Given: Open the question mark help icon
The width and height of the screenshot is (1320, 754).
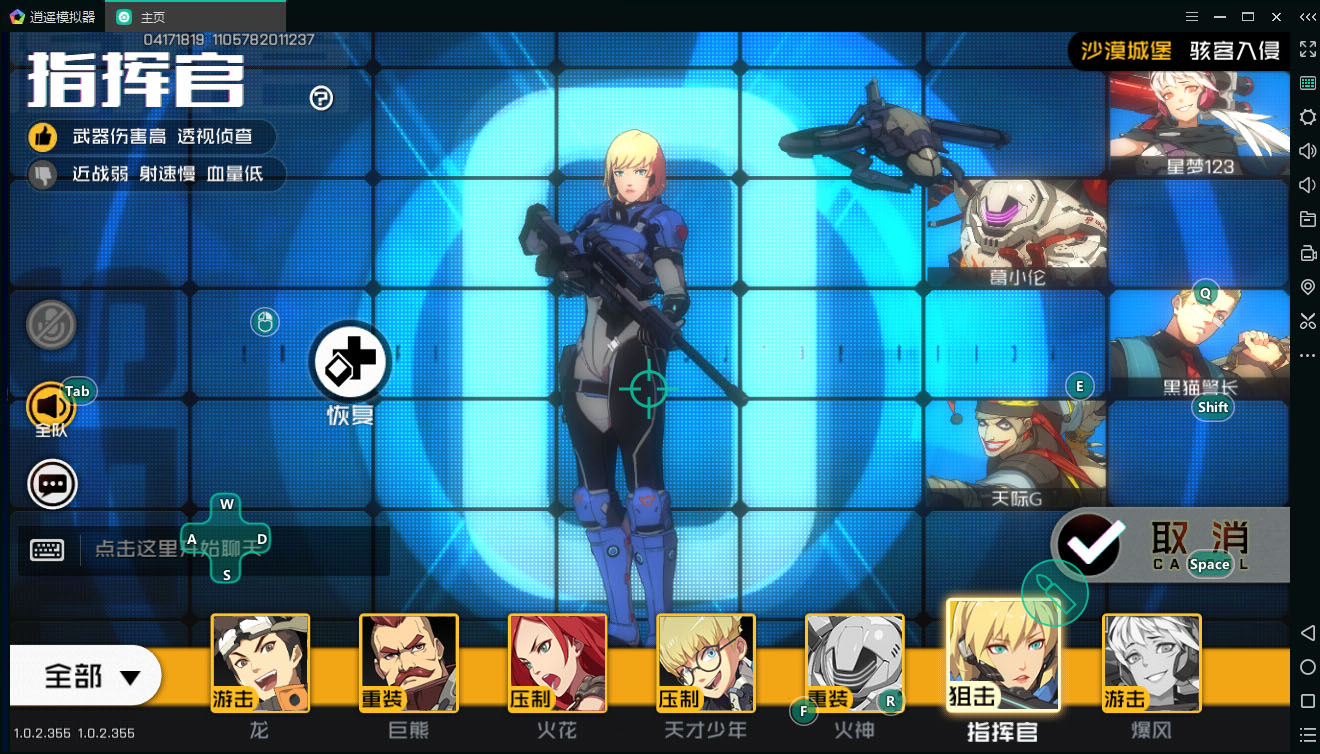Looking at the screenshot, I should coord(321,98).
